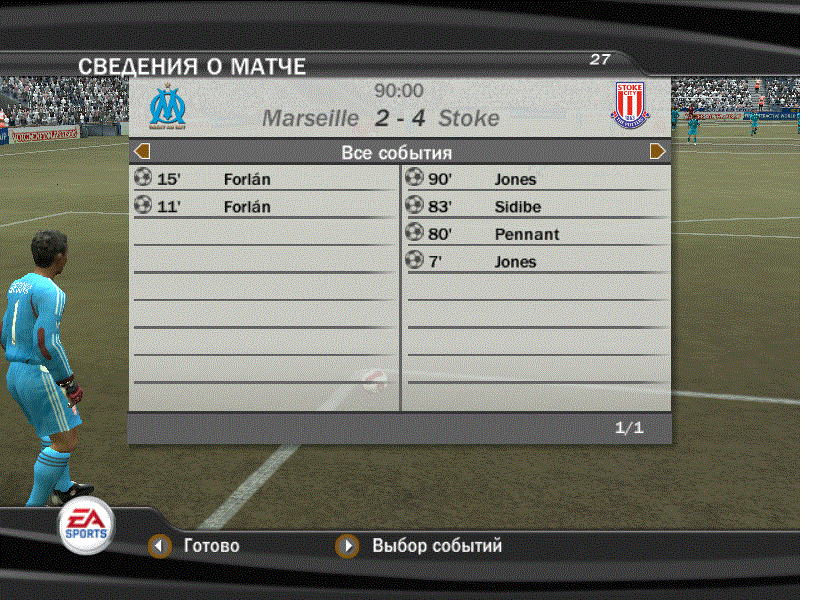Select Pennant's 80' goal row
The width and height of the screenshot is (816, 600).
[536, 234]
